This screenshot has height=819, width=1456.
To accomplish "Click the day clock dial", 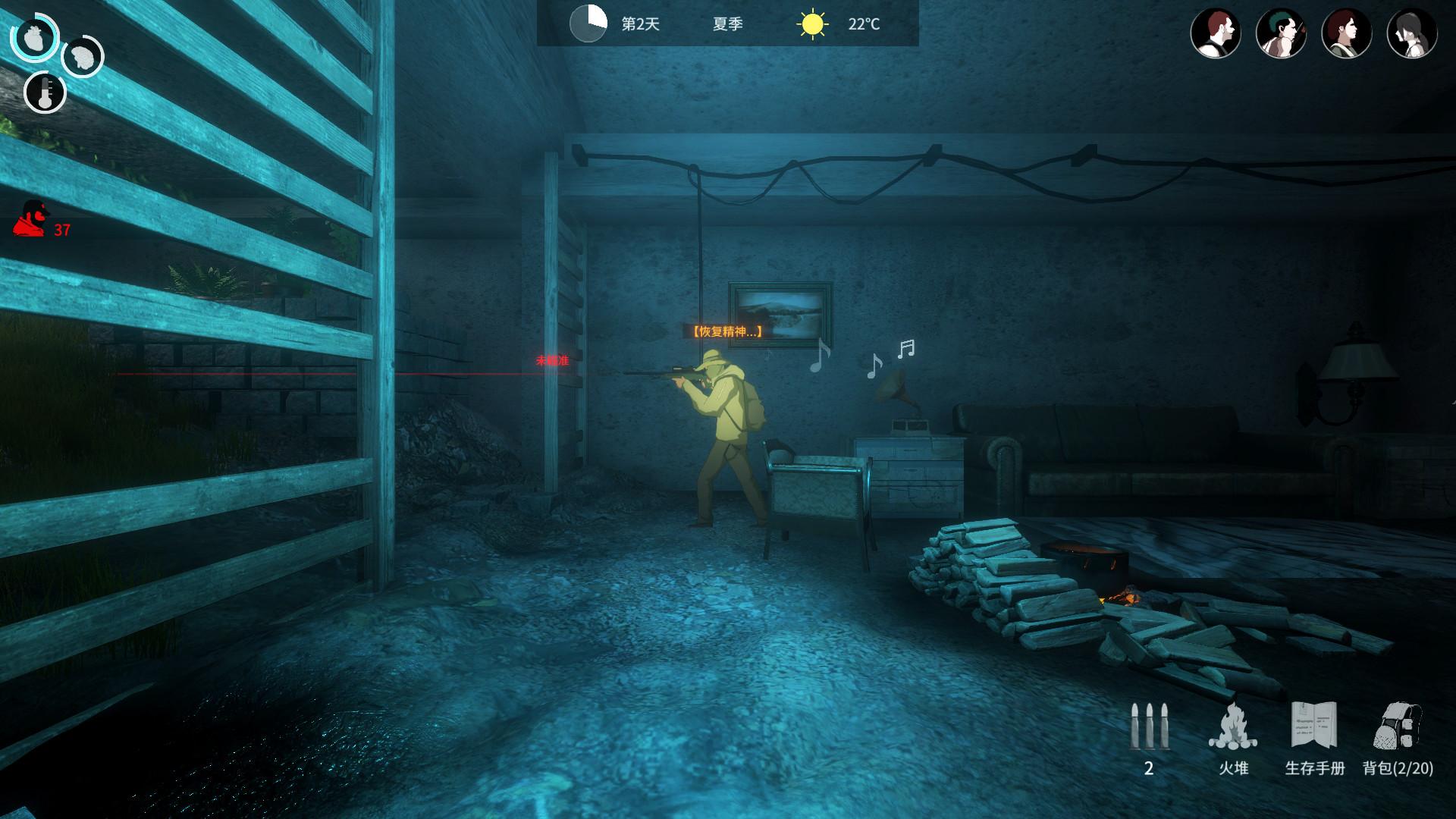I will (x=588, y=24).
